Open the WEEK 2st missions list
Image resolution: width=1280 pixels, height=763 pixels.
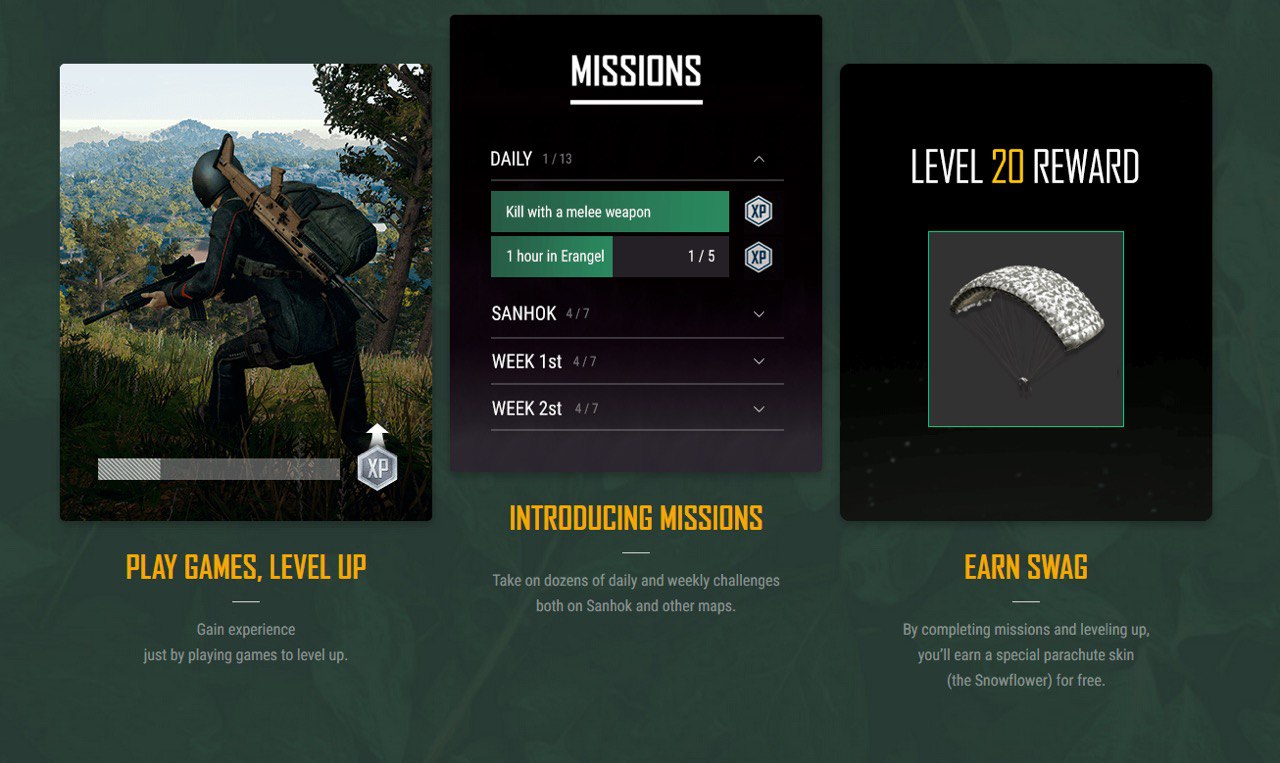click(x=759, y=409)
